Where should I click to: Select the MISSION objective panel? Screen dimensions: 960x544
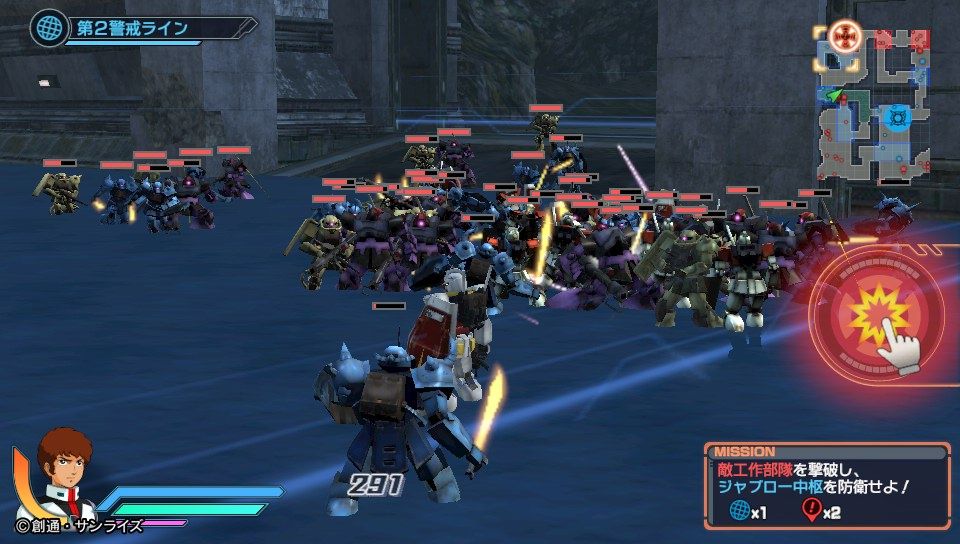[826, 486]
